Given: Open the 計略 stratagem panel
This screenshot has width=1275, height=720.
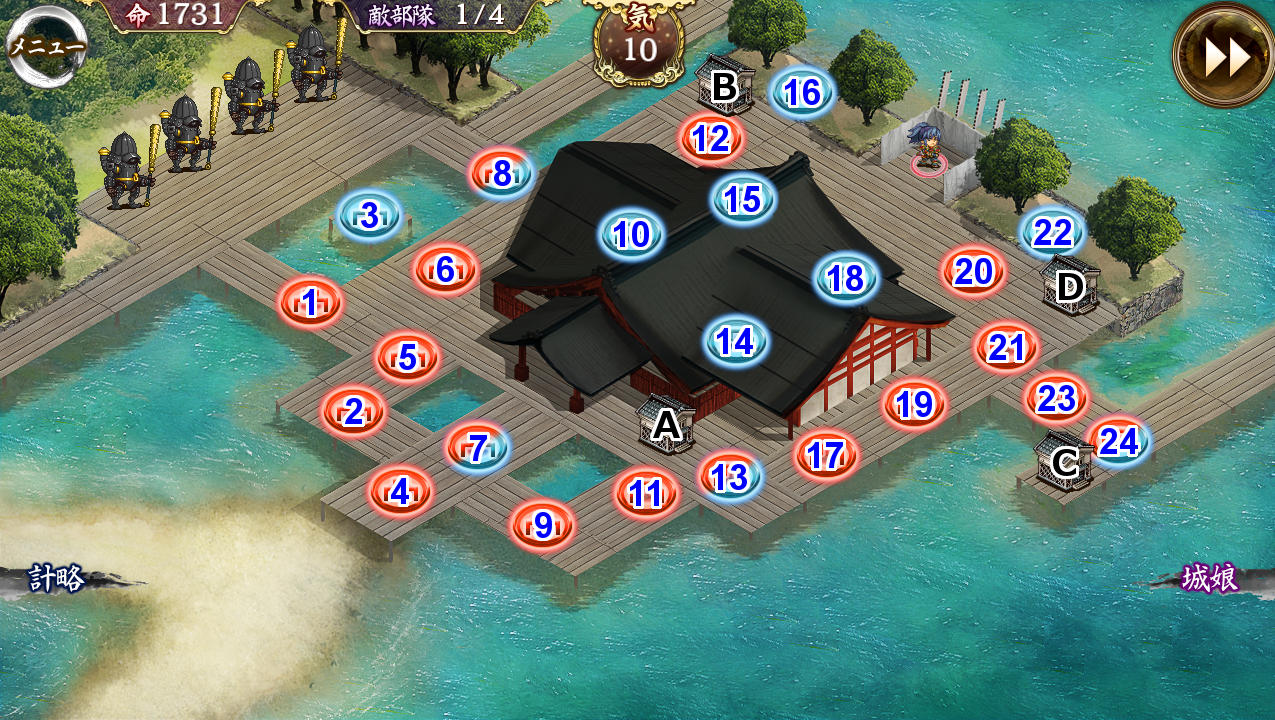Looking at the screenshot, I should coord(57,578).
